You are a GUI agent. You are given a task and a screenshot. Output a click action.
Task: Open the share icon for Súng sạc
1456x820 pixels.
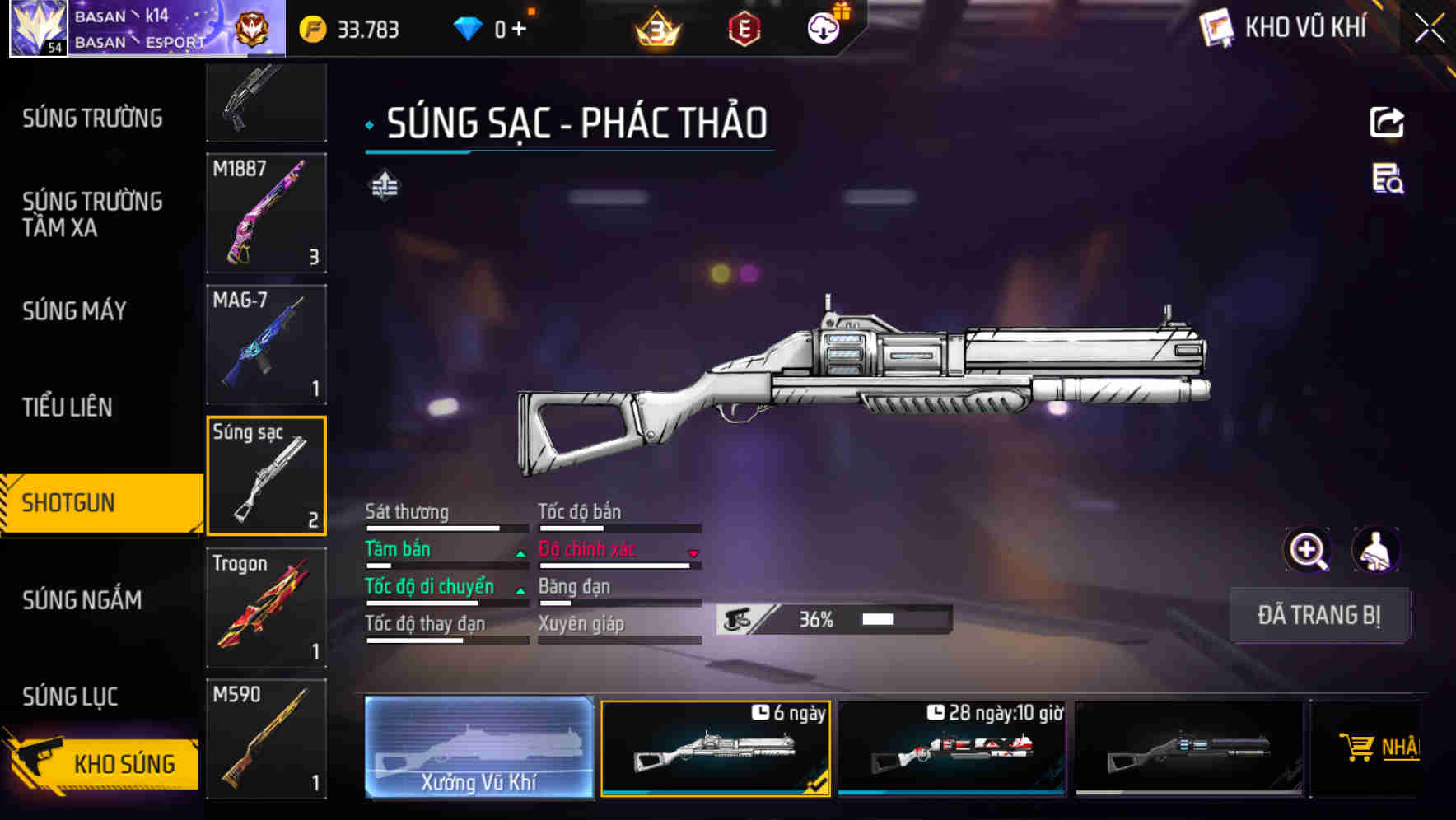point(1388,122)
